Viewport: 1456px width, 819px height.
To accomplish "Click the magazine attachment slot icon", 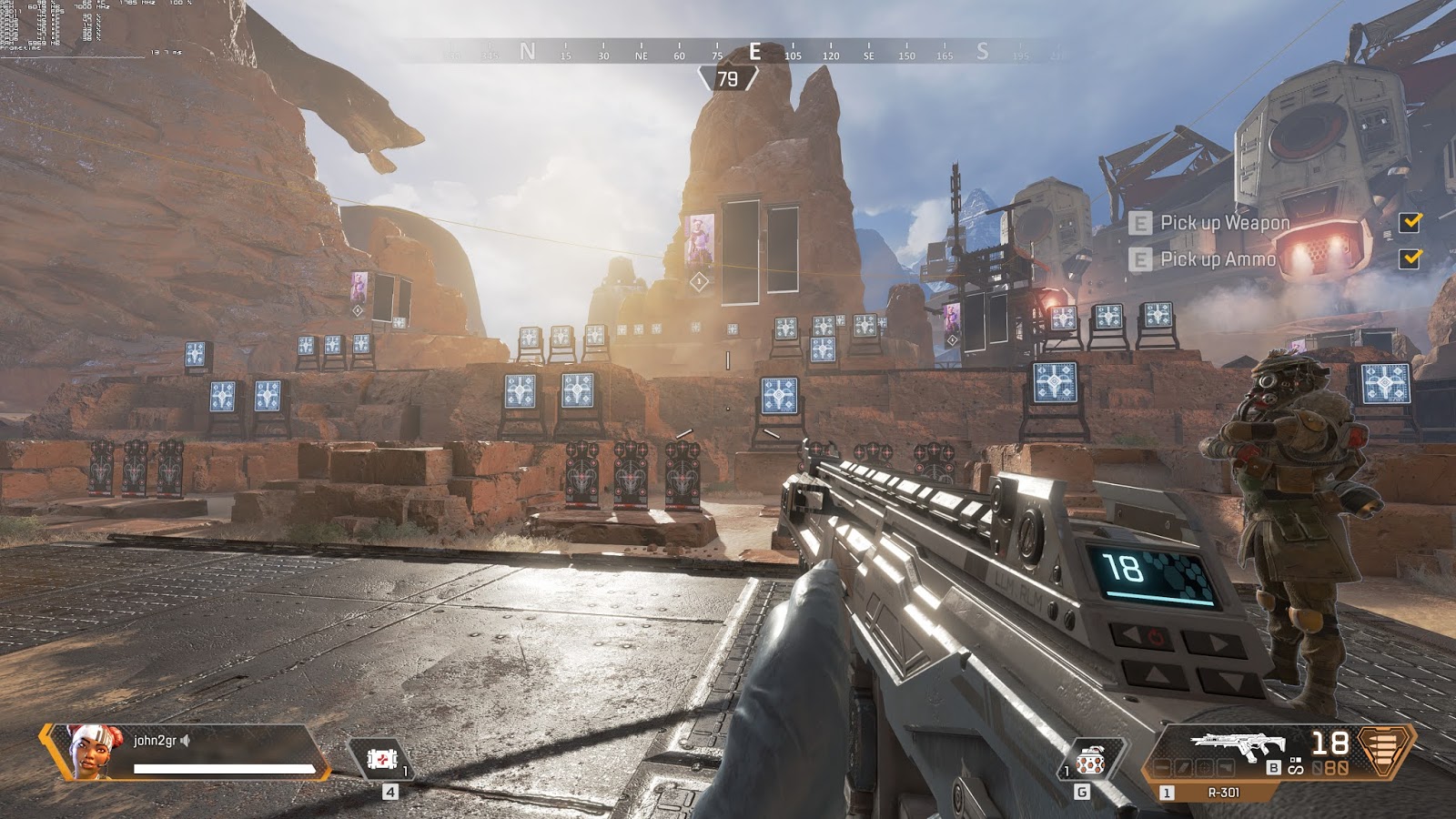I will pos(1185,766).
